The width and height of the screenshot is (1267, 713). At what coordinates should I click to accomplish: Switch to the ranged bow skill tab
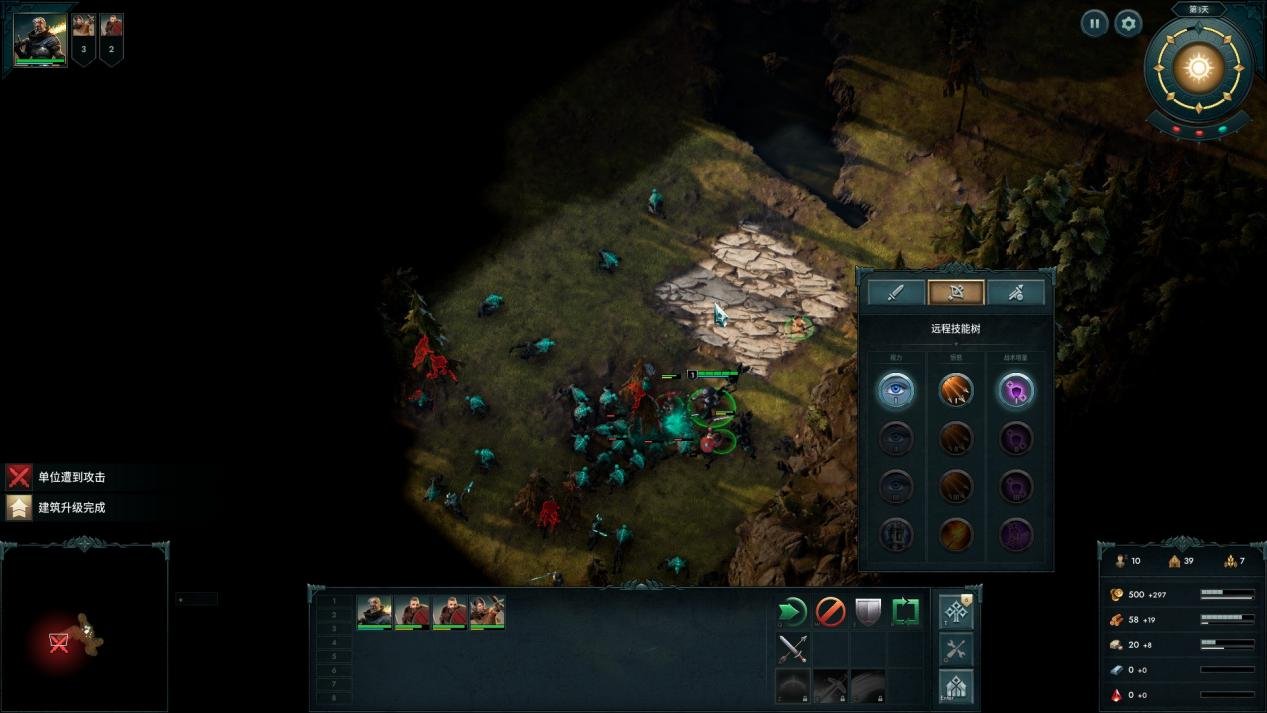pos(956,292)
